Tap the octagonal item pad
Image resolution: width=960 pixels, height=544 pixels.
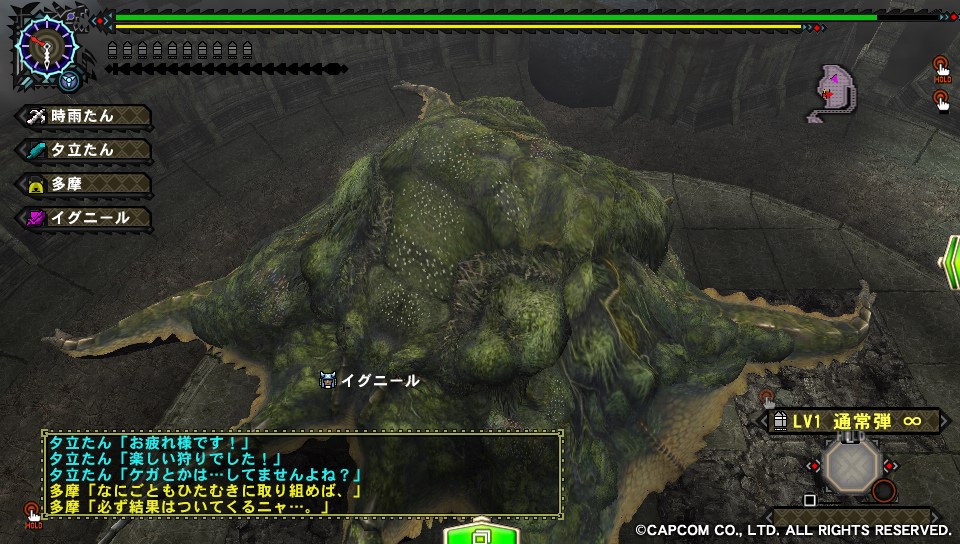pyautogui.click(x=849, y=466)
